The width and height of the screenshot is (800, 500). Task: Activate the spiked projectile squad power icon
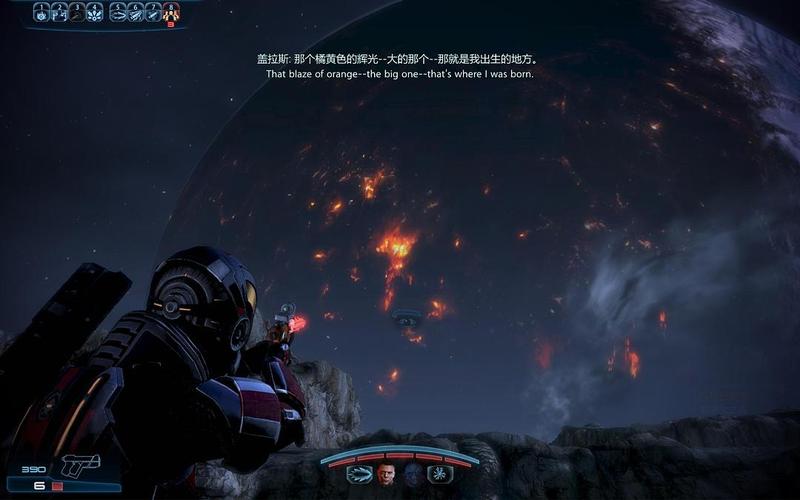click(x=359, y=474)
